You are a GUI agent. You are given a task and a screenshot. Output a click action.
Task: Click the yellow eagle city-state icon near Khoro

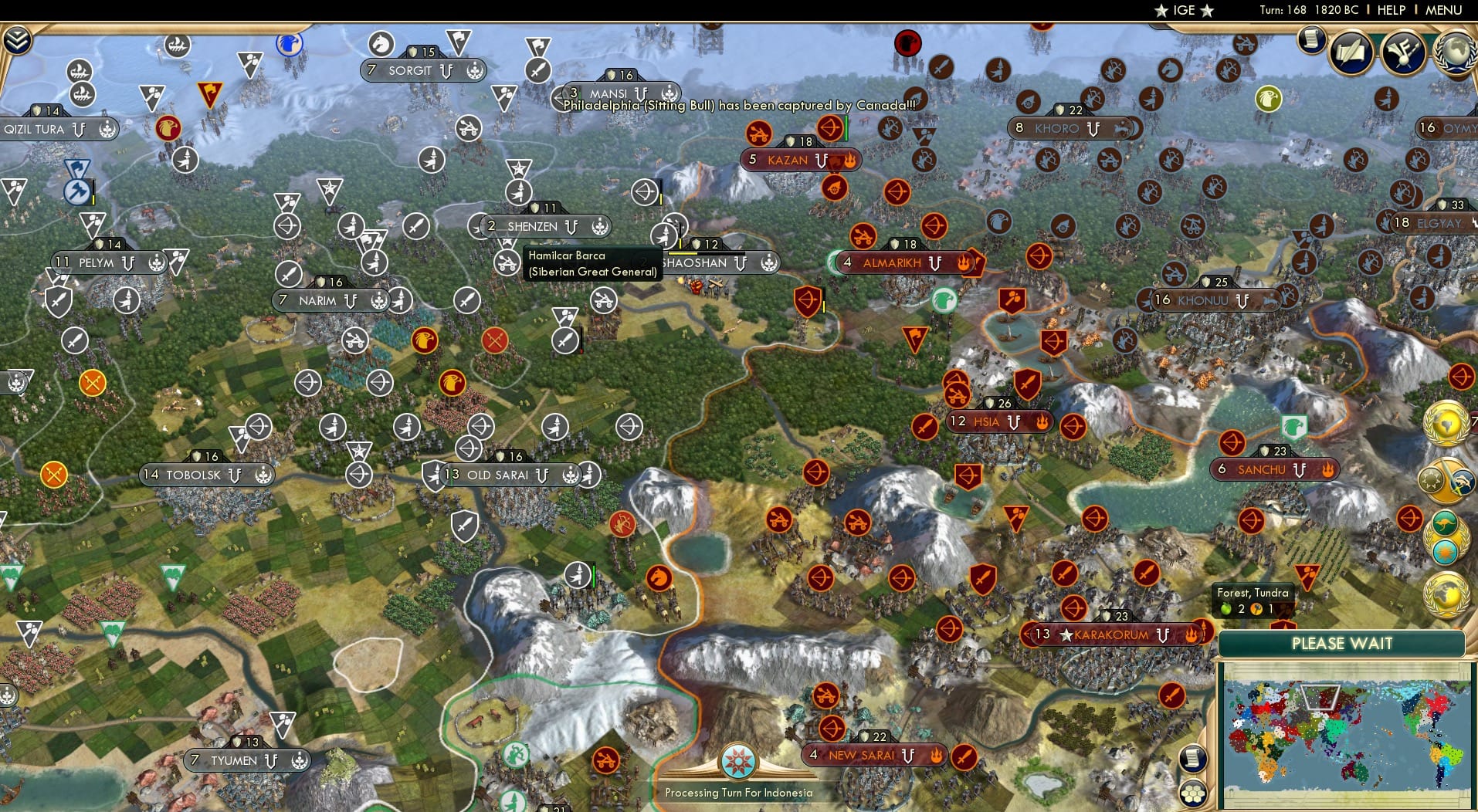(1268, 100)
